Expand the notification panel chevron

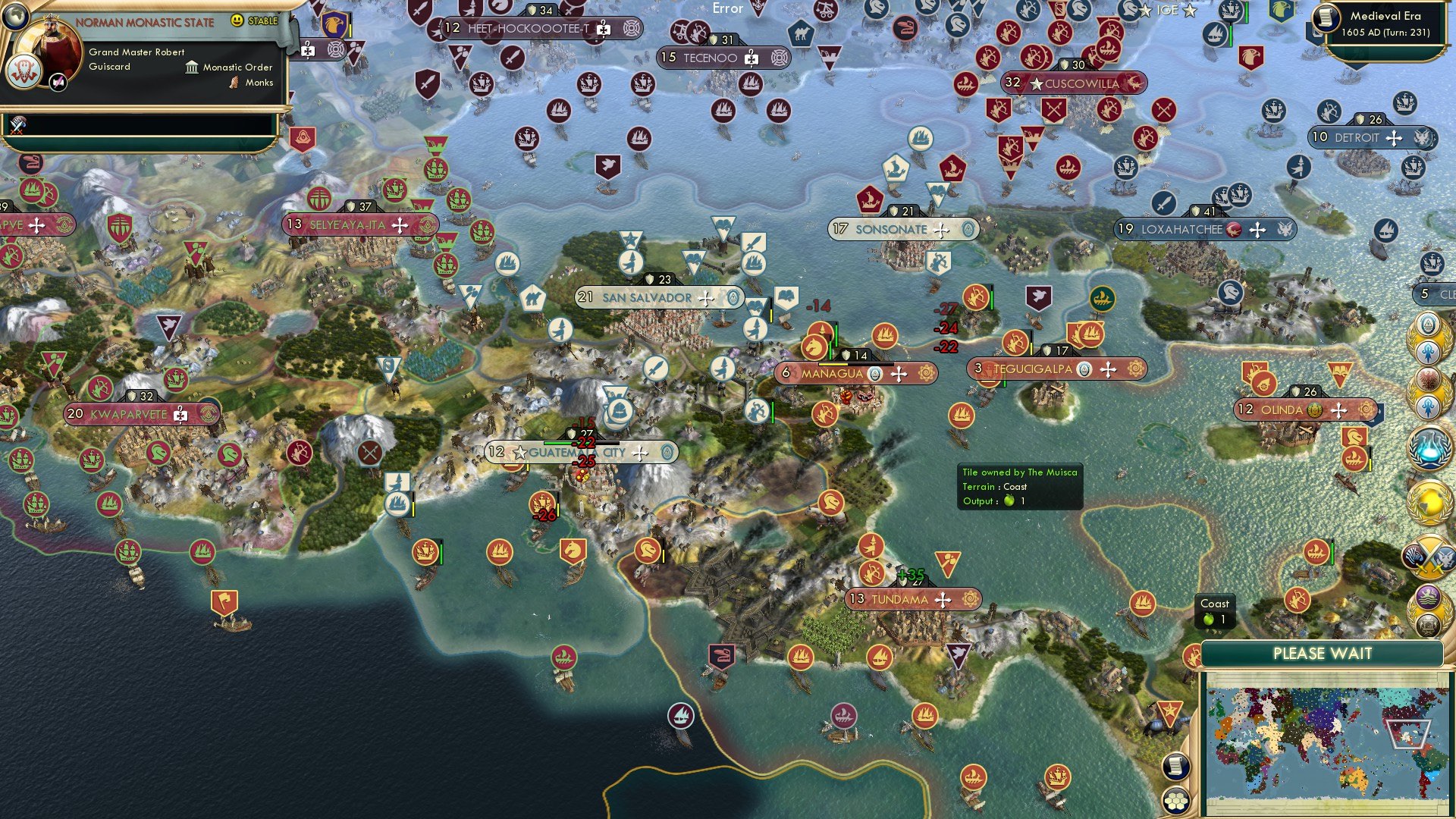click(x=243, y=140)
